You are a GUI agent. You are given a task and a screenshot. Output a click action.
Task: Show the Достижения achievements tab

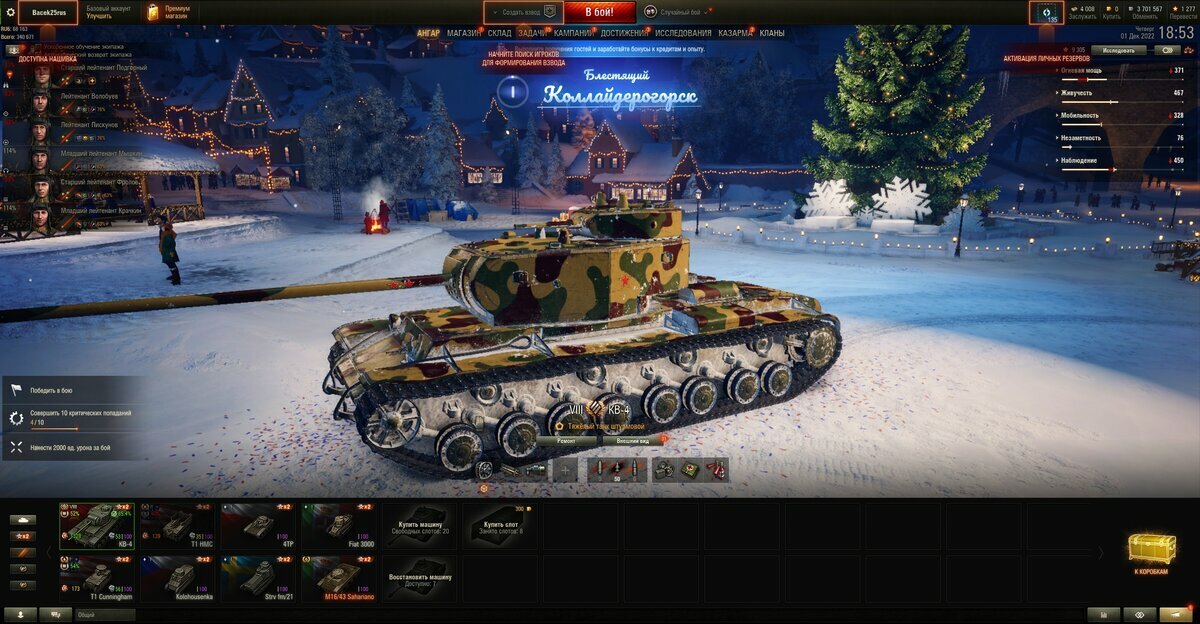coord(624,33)
